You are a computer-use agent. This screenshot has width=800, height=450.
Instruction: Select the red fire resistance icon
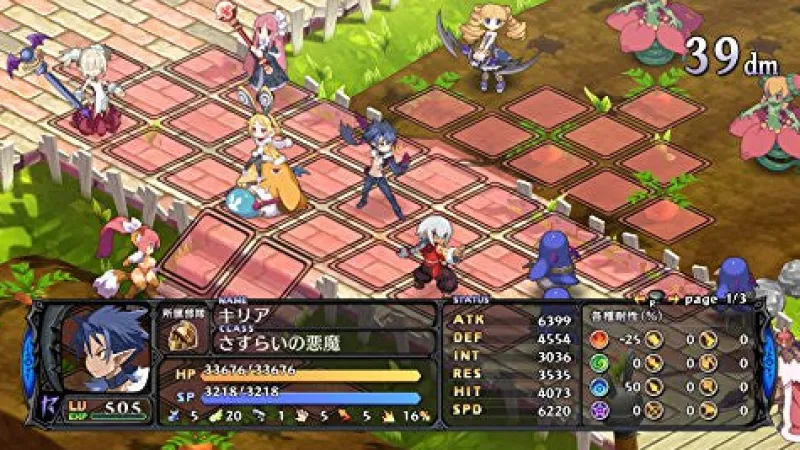point(599,338)
